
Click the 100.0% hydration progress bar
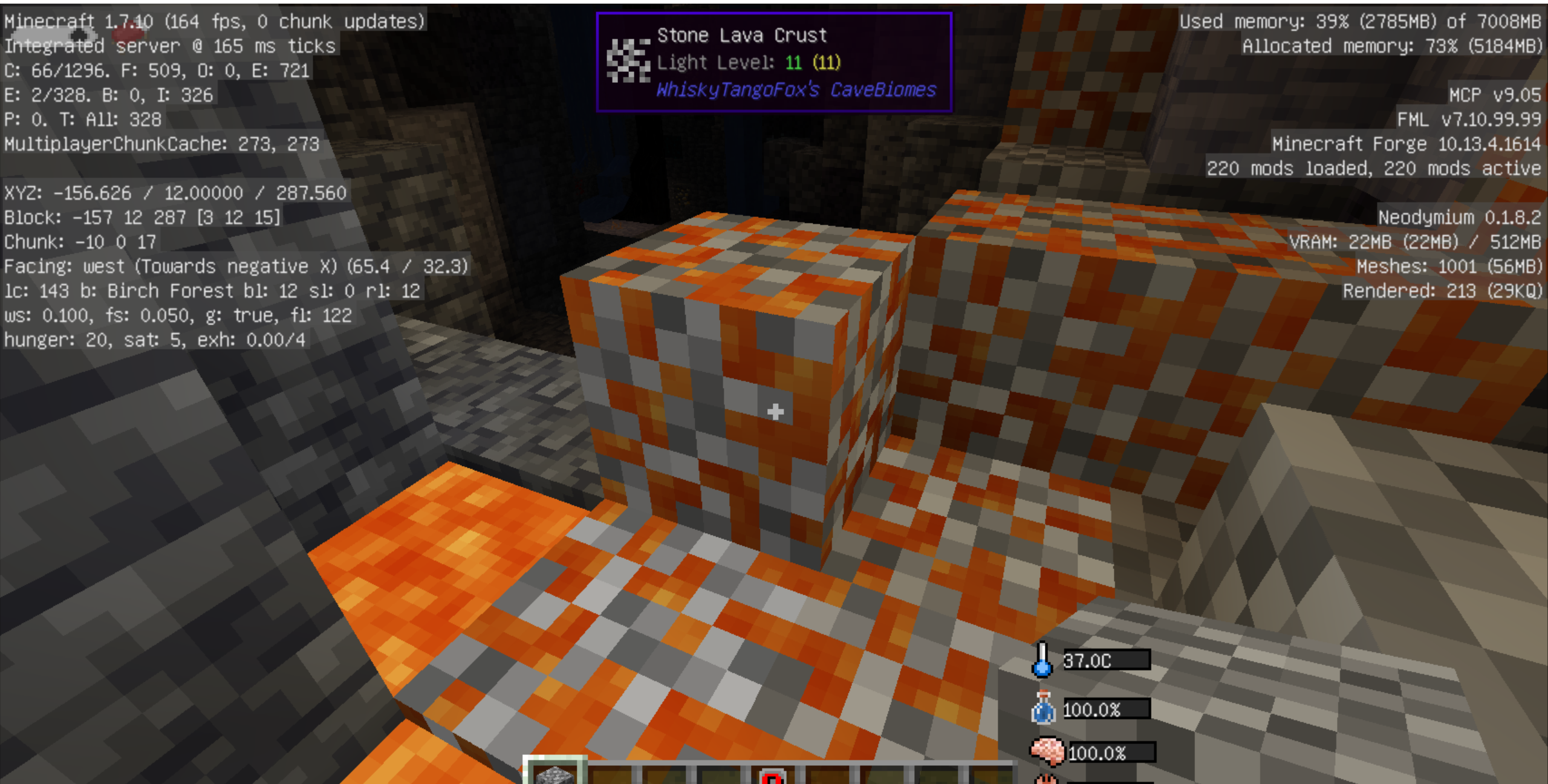click(x=1110, y=709)
